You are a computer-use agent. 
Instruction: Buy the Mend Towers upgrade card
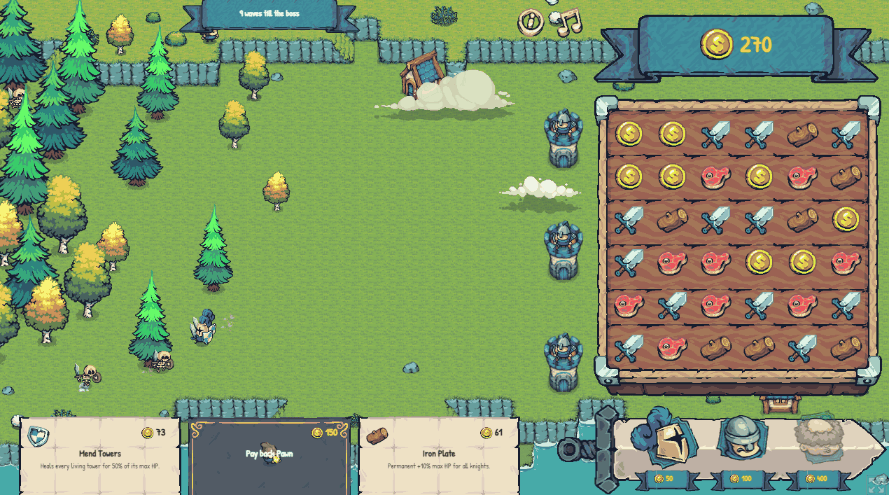(x=99, y=457)
